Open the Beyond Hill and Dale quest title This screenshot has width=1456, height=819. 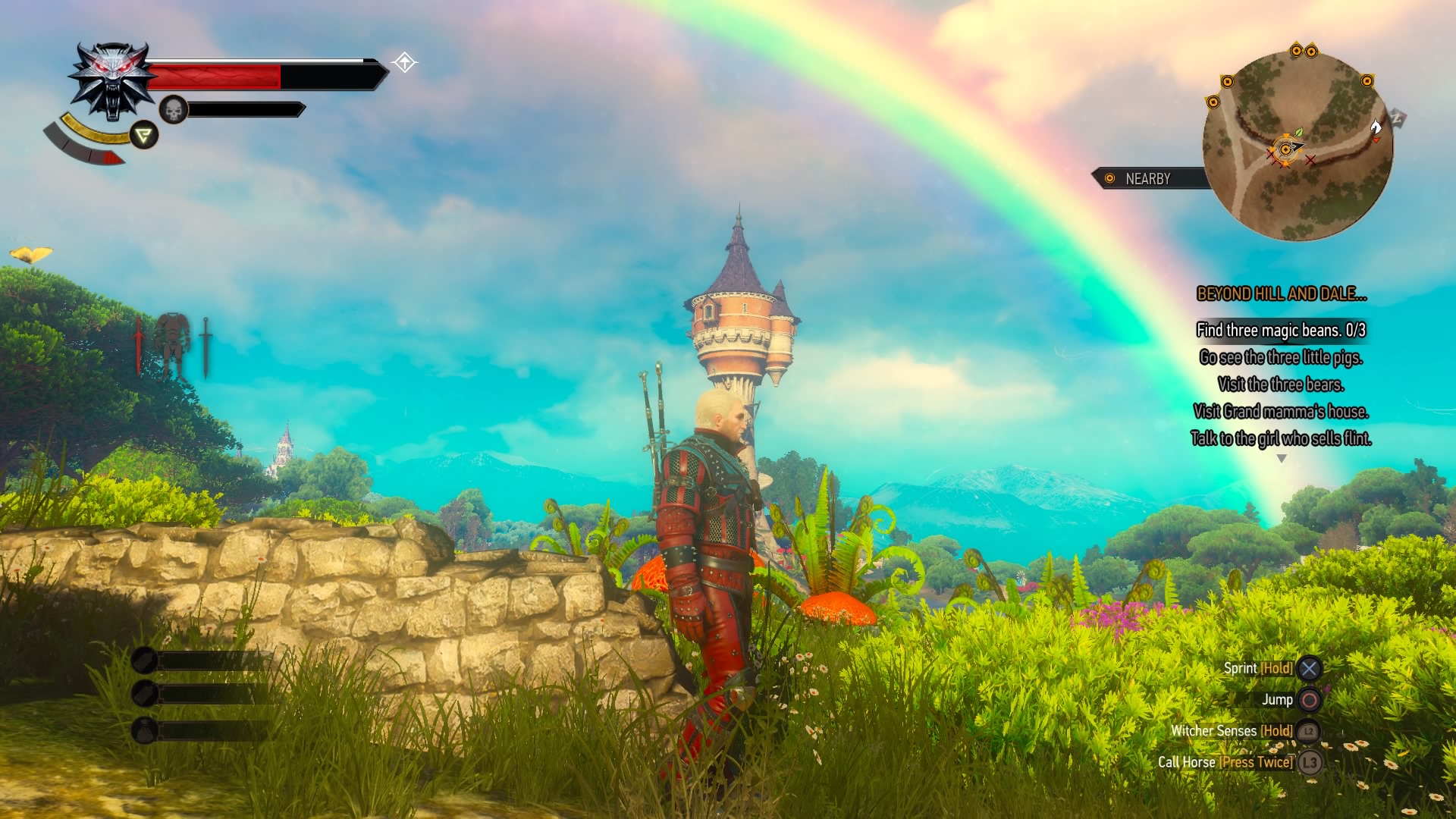1281,294
